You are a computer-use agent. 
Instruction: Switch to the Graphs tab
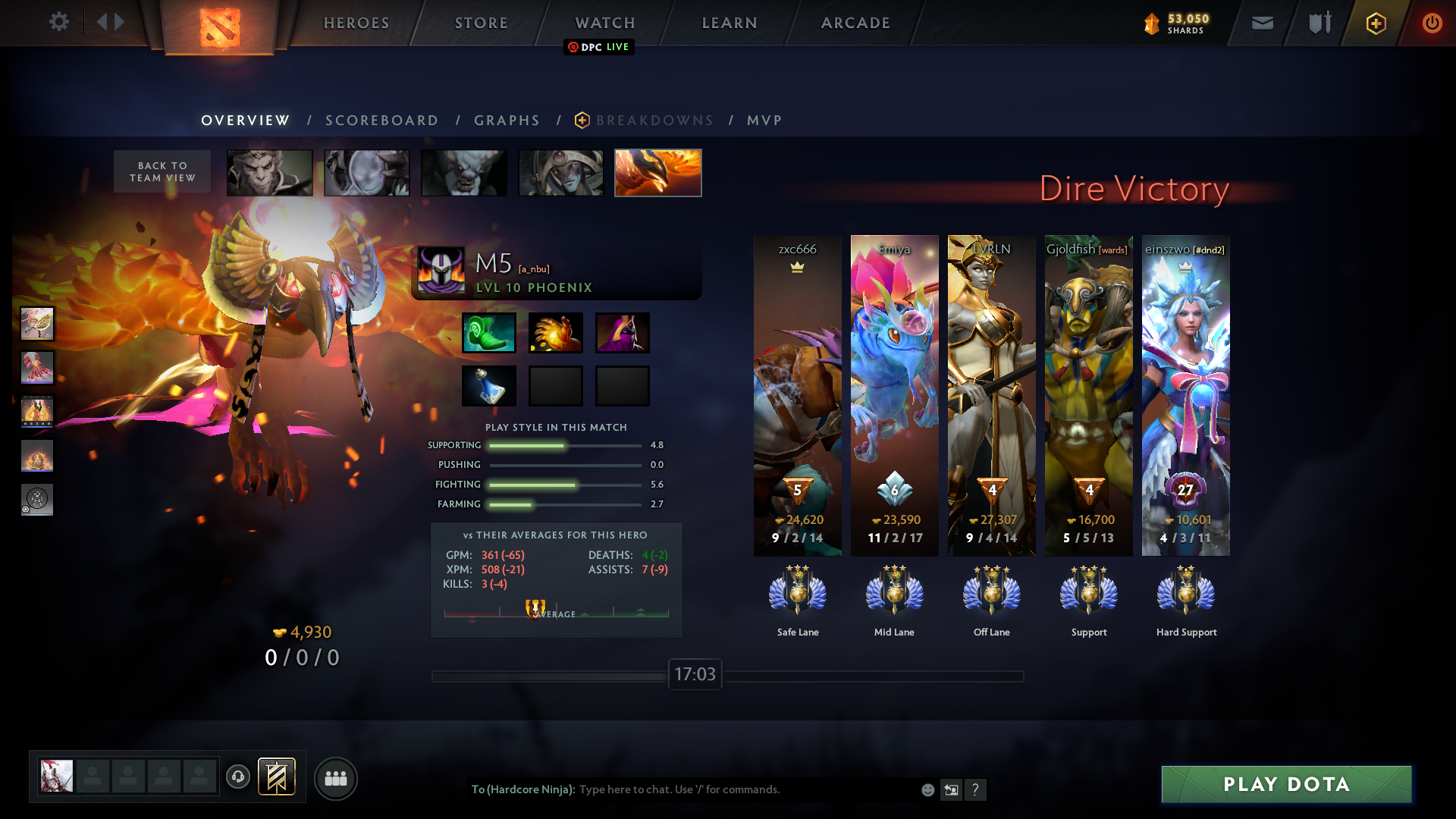507,121
